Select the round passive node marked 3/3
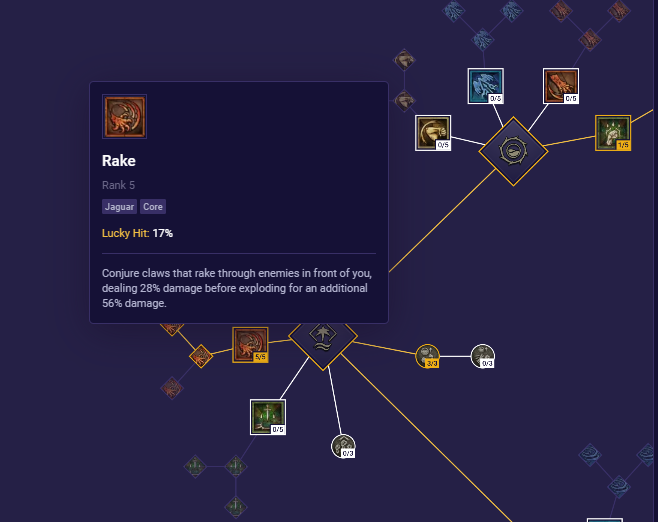Image resolution: width=658 pixels, height=522 pixels. click(428, 356)
